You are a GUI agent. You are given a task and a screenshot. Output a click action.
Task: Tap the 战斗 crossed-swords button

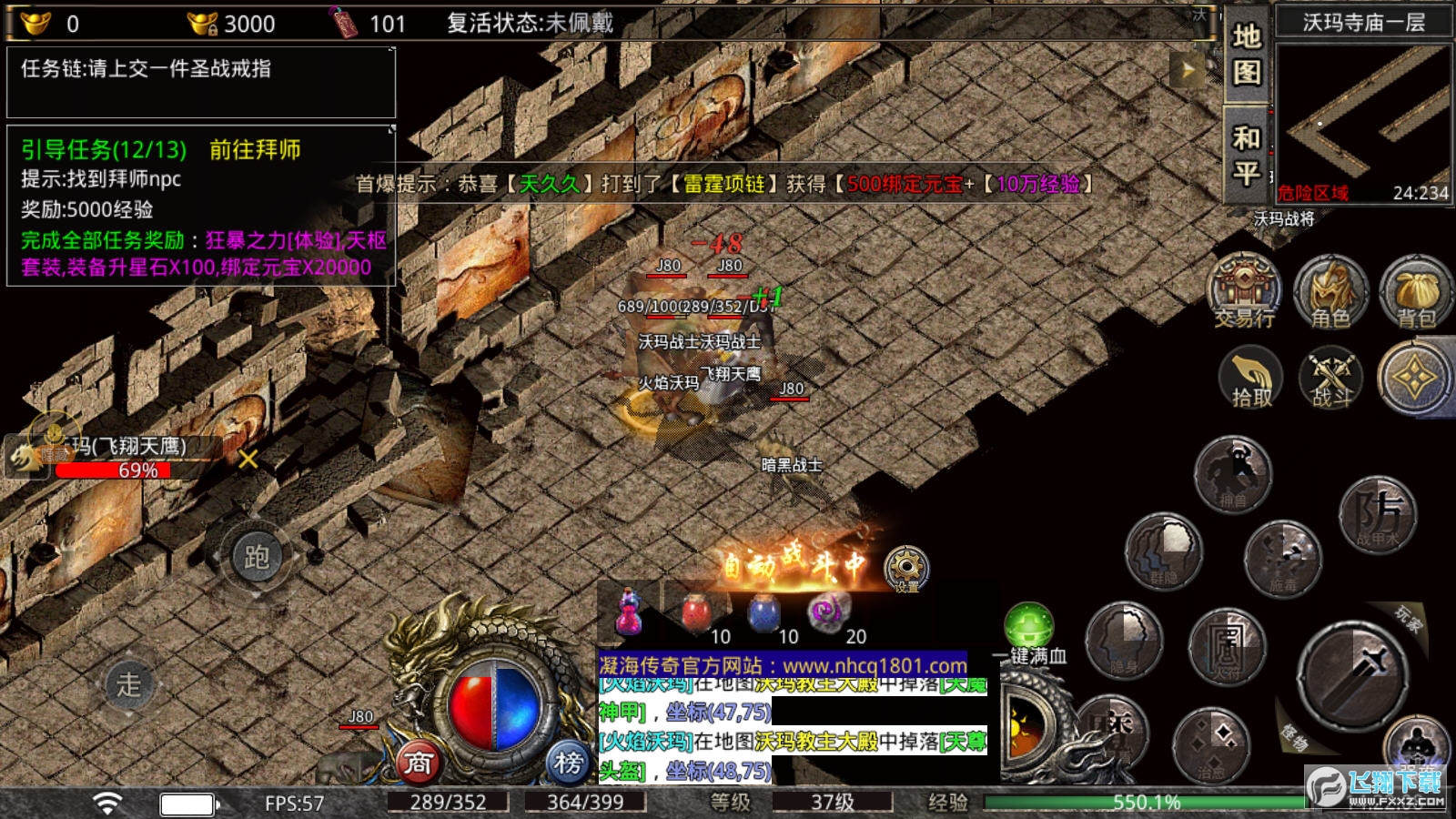pyautogui.click(x=1331, y=378)
